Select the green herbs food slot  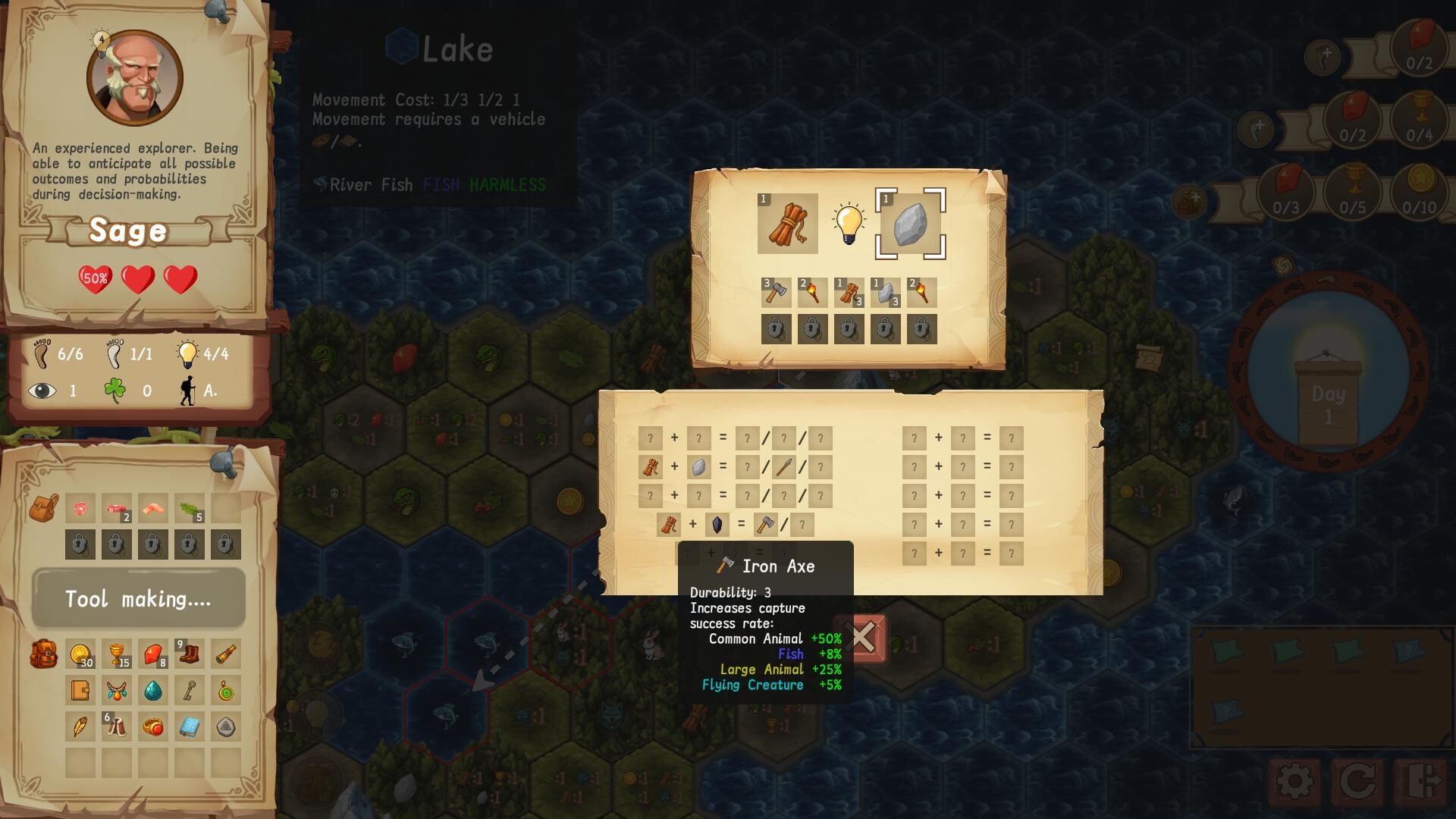click(189, 508)
